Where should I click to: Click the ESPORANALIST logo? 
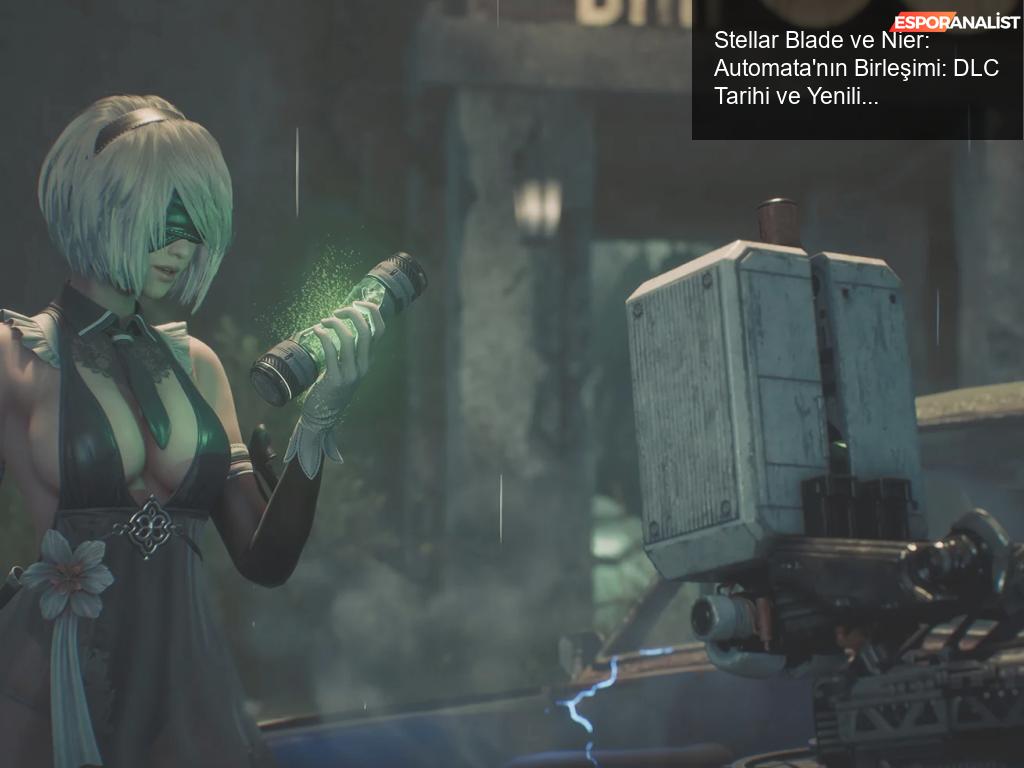click(x=955, y=21)
